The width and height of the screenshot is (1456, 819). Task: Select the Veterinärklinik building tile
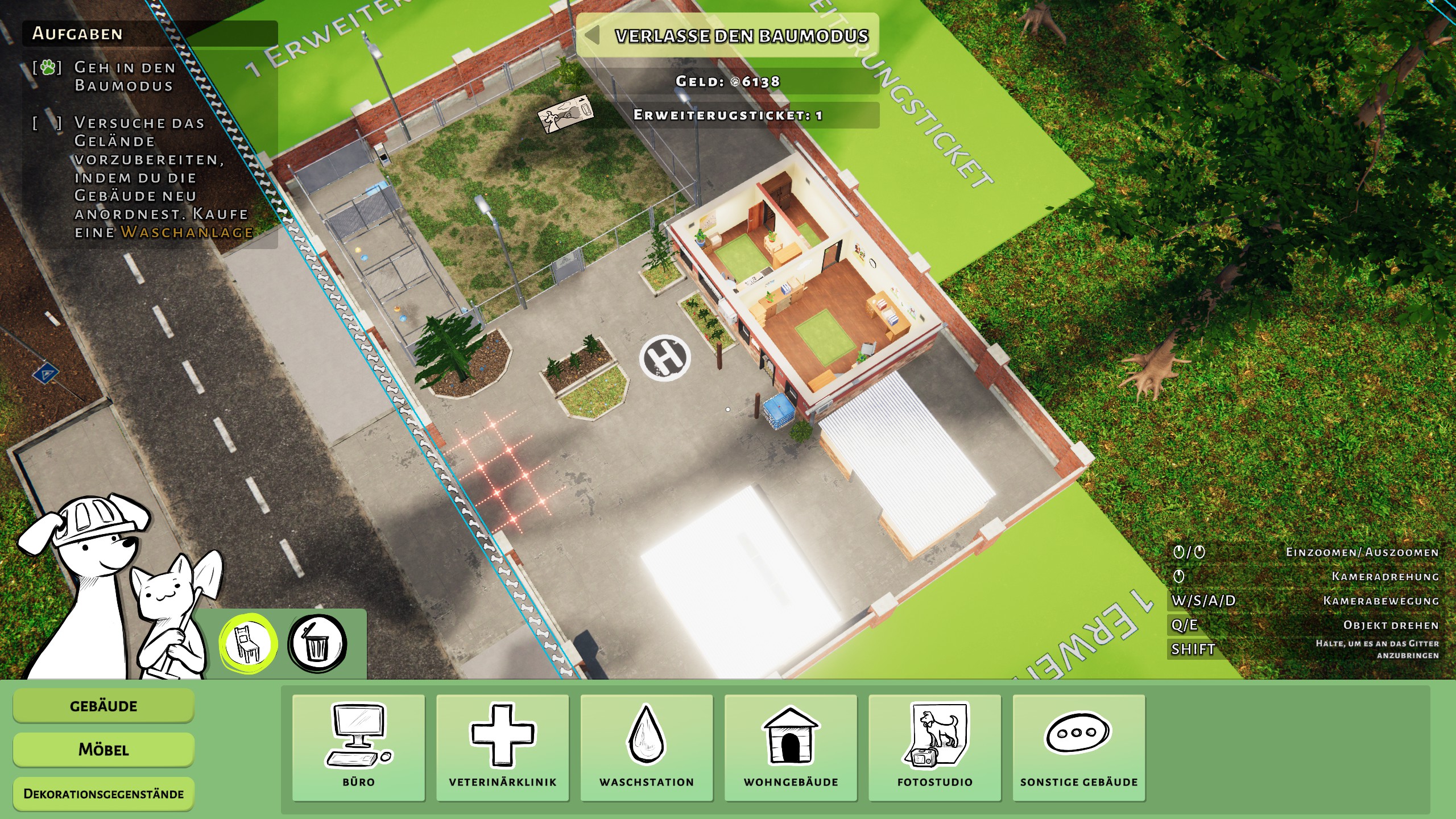pos(503,747)
